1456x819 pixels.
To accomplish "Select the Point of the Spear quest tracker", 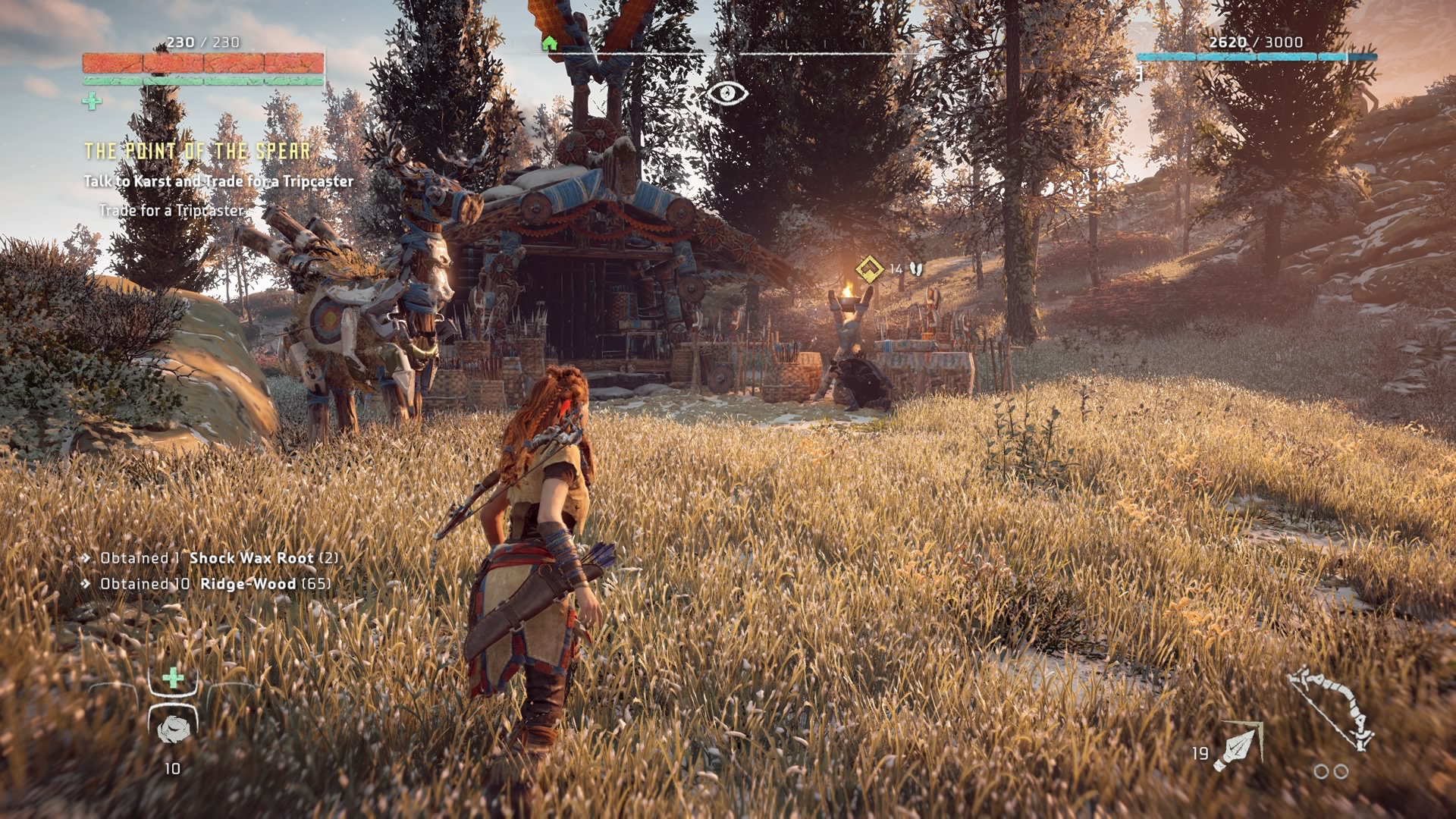I will click(x=197, y=151).
